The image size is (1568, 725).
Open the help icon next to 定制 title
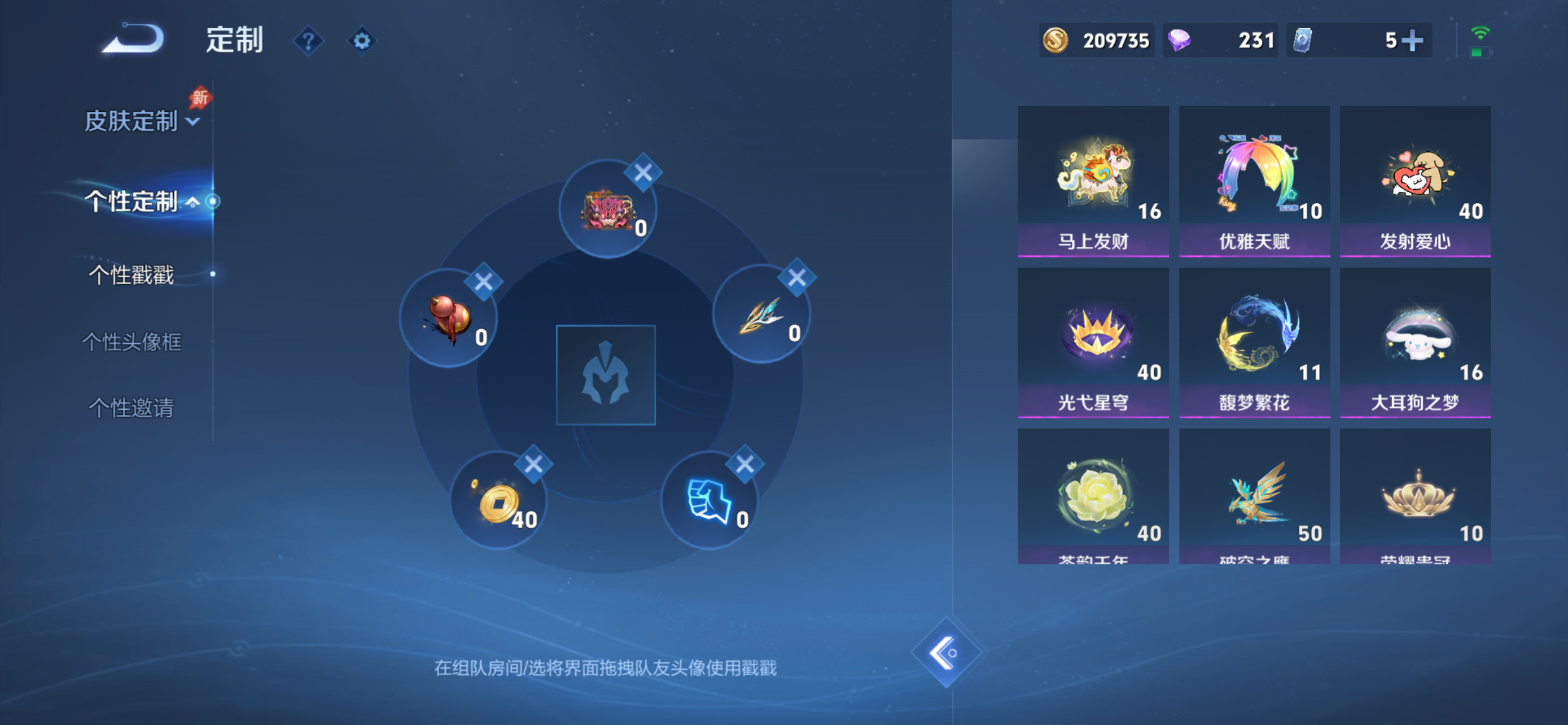(309, 40)
